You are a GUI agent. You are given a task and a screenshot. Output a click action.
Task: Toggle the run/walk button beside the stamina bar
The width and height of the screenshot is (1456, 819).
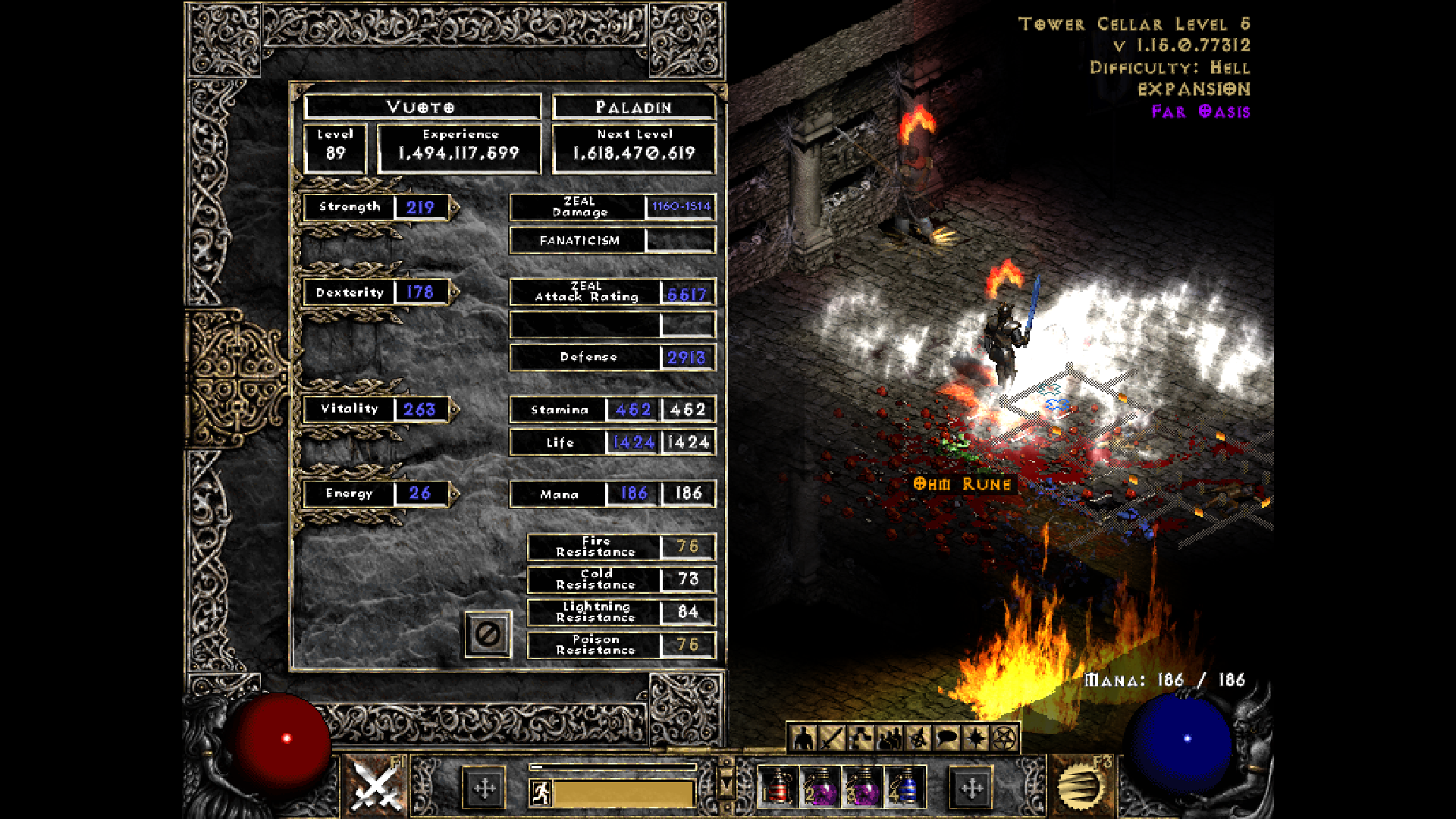(543, 793)
